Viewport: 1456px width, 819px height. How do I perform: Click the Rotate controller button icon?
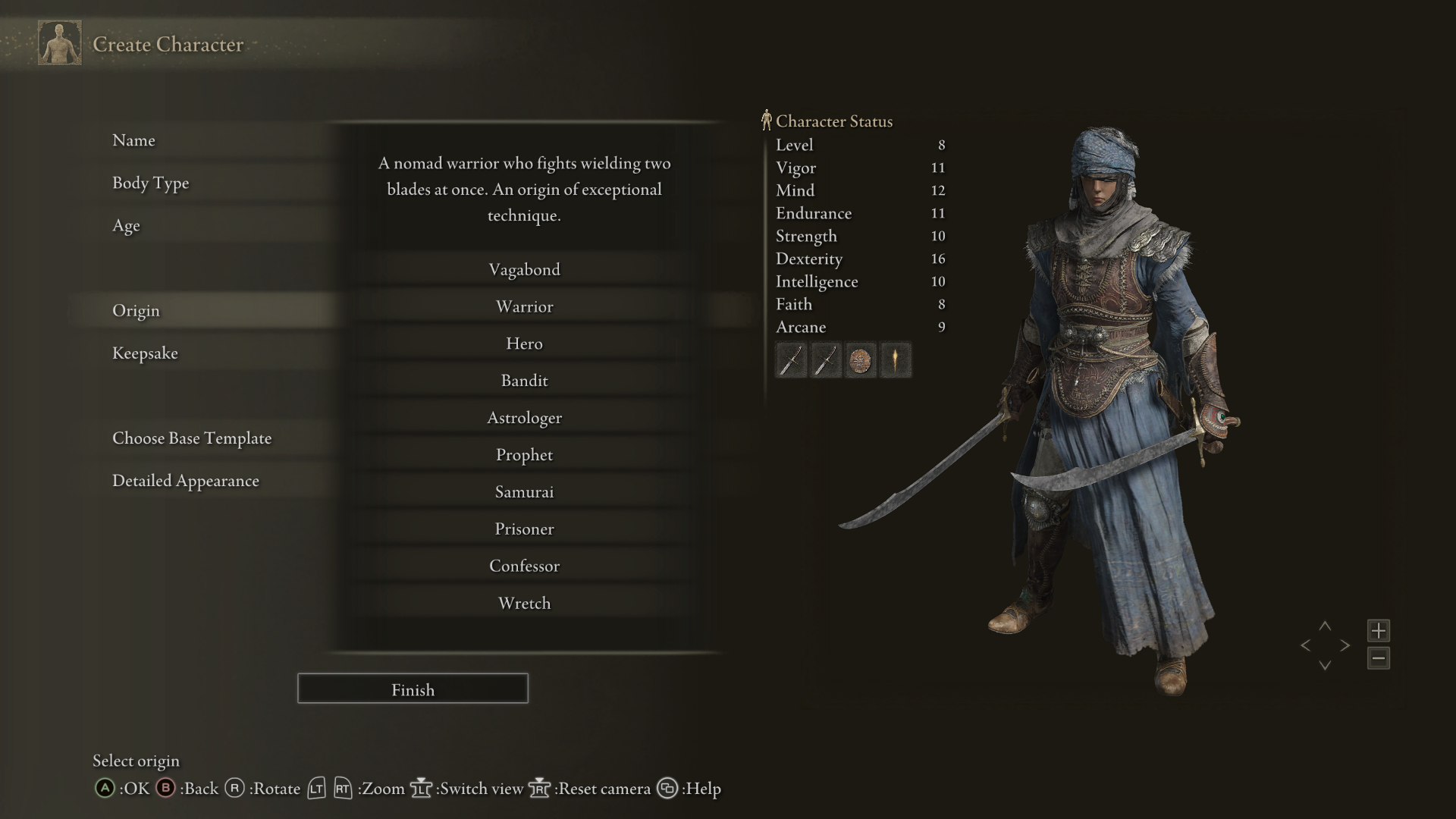234,789
